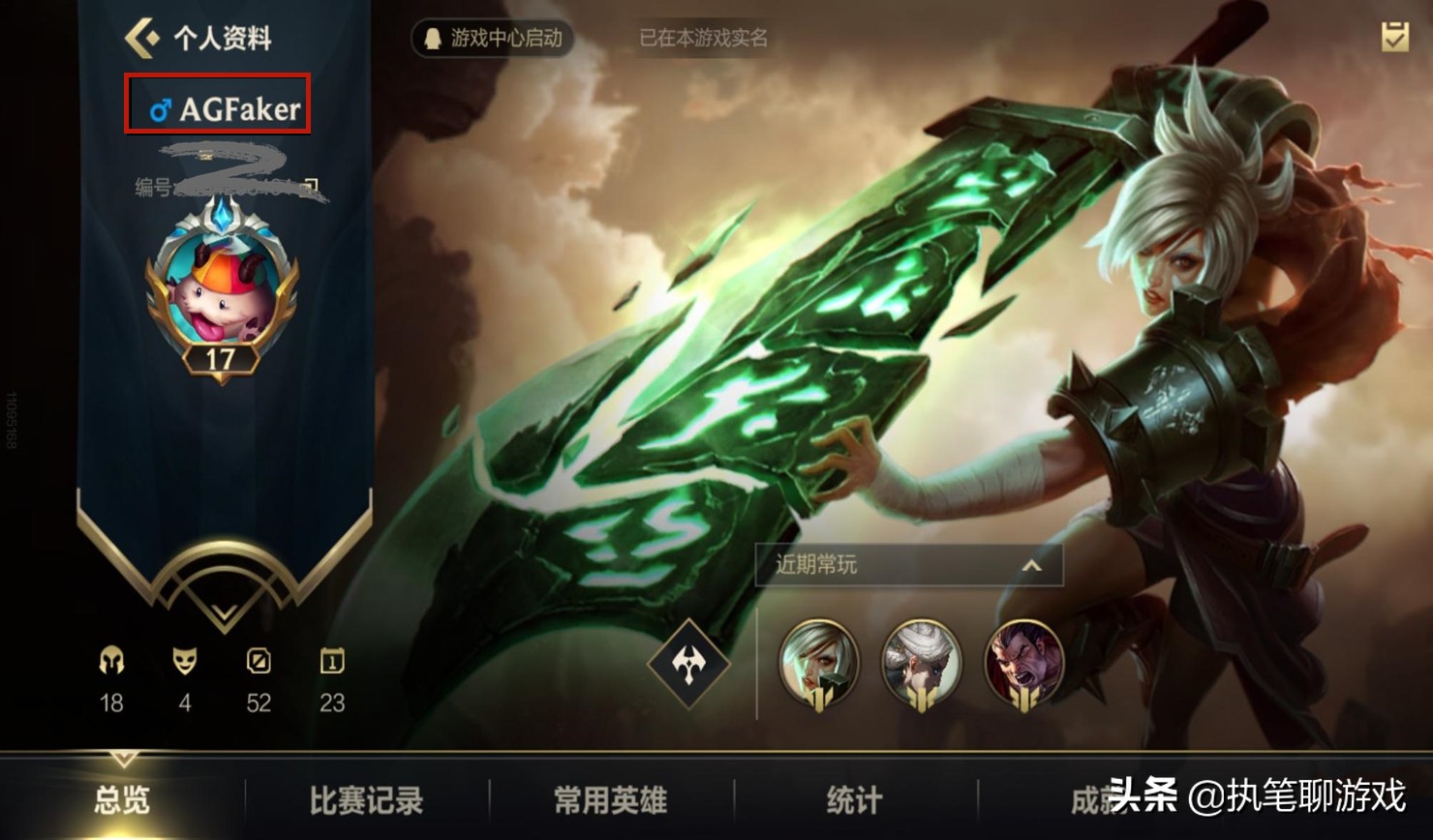
Task: Select the AGFaker player name
Action: tap(227, 108)
